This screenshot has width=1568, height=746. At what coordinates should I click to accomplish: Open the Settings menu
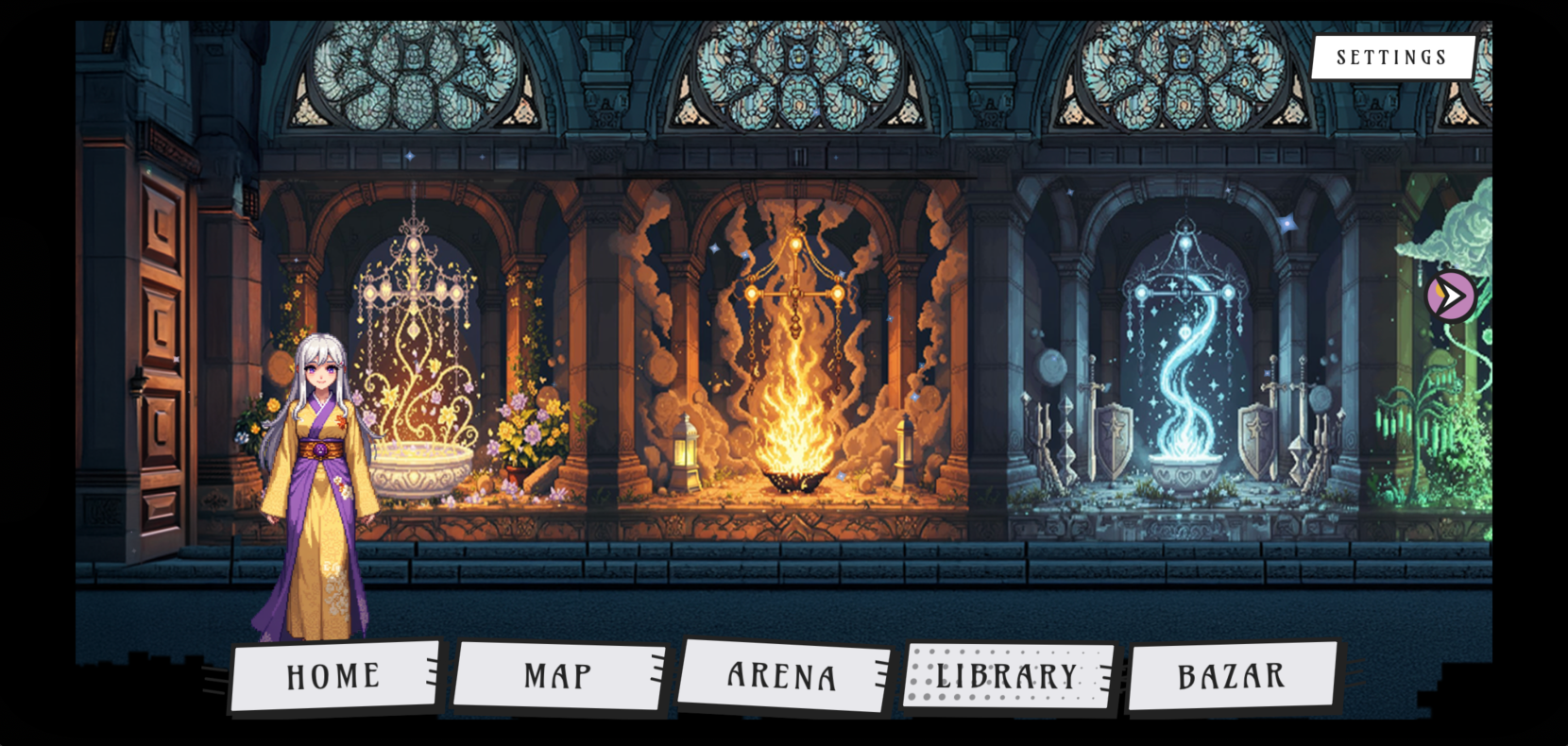pyautogui.click(x=1391, y=58)
